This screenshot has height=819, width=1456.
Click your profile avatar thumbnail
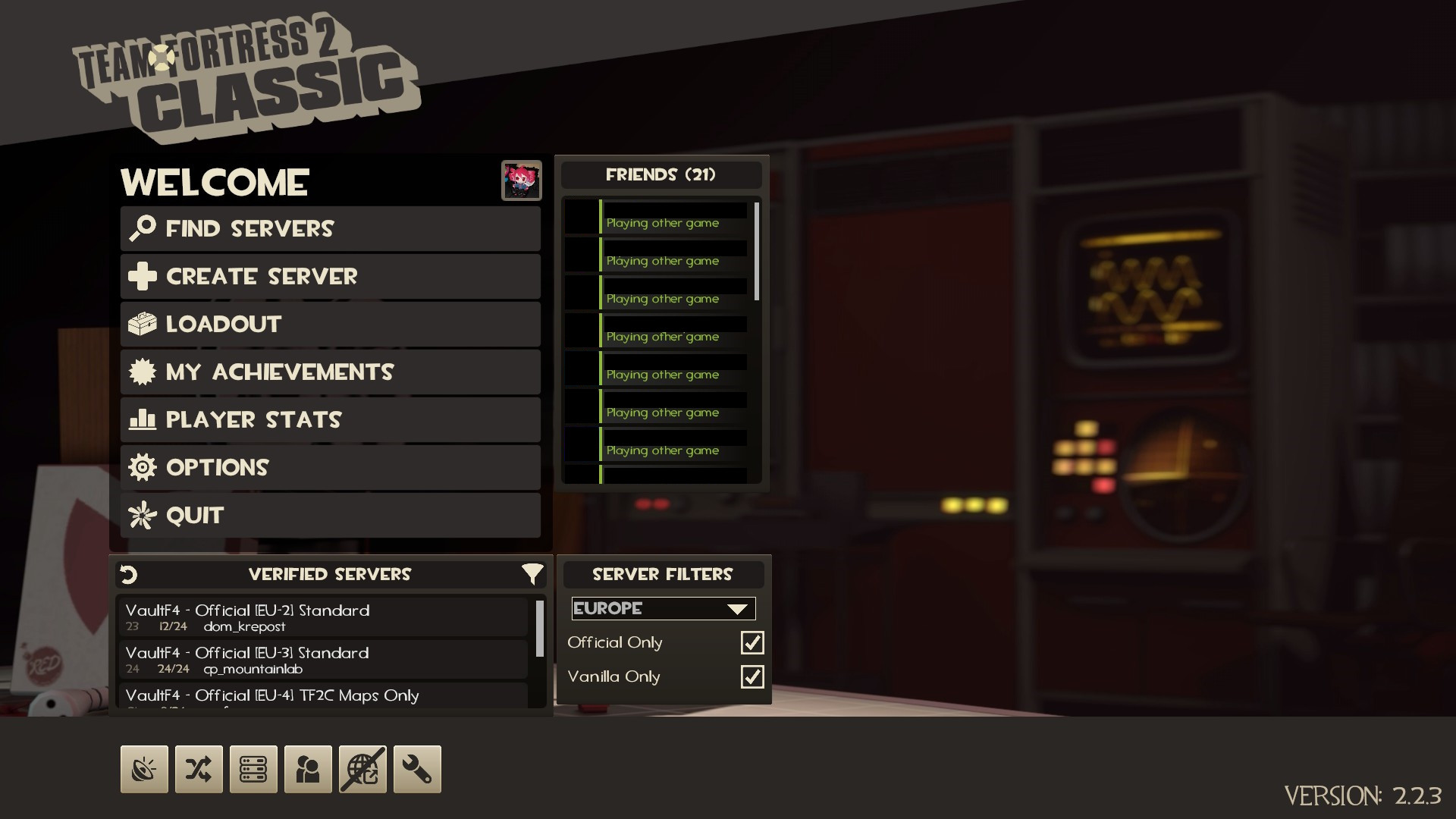[x=522, y=180]
